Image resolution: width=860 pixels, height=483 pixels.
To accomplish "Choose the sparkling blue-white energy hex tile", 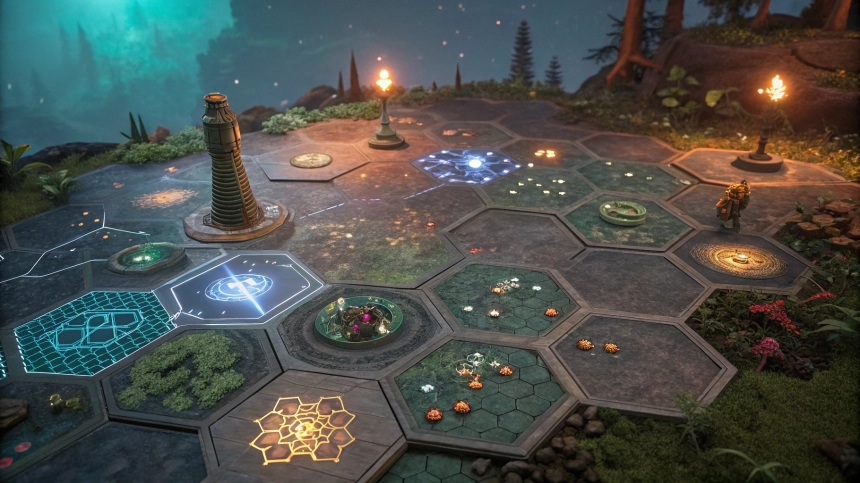I will click(x=468, y=164).
